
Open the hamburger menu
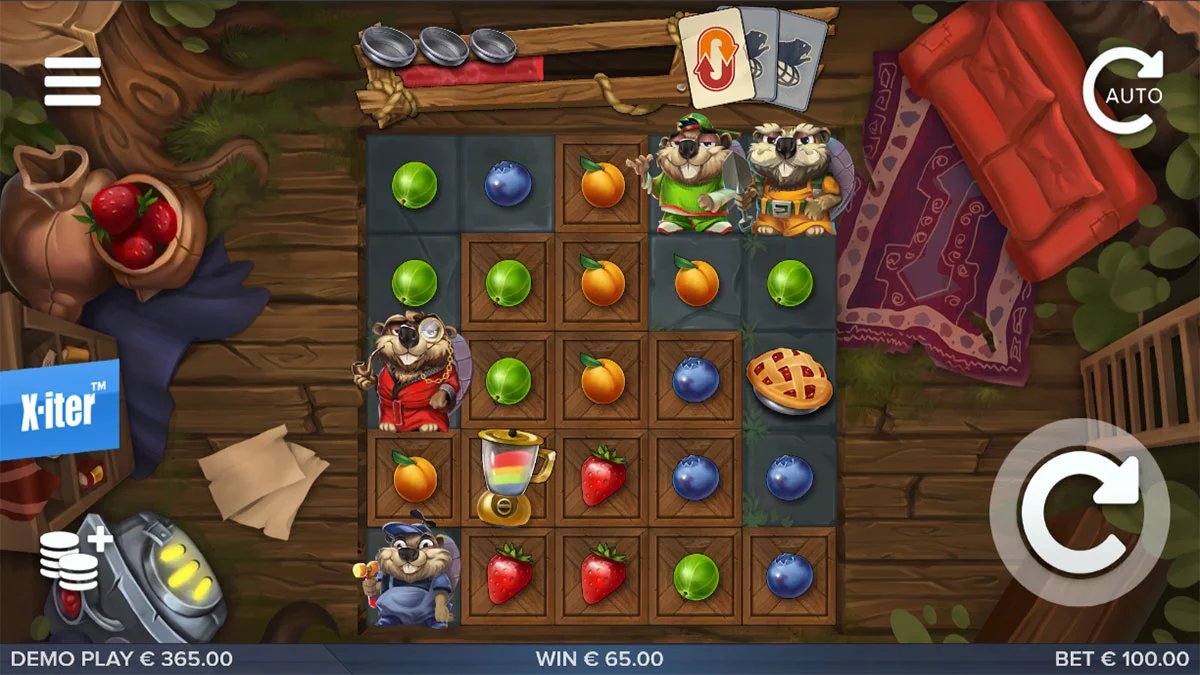click(73, 82)
